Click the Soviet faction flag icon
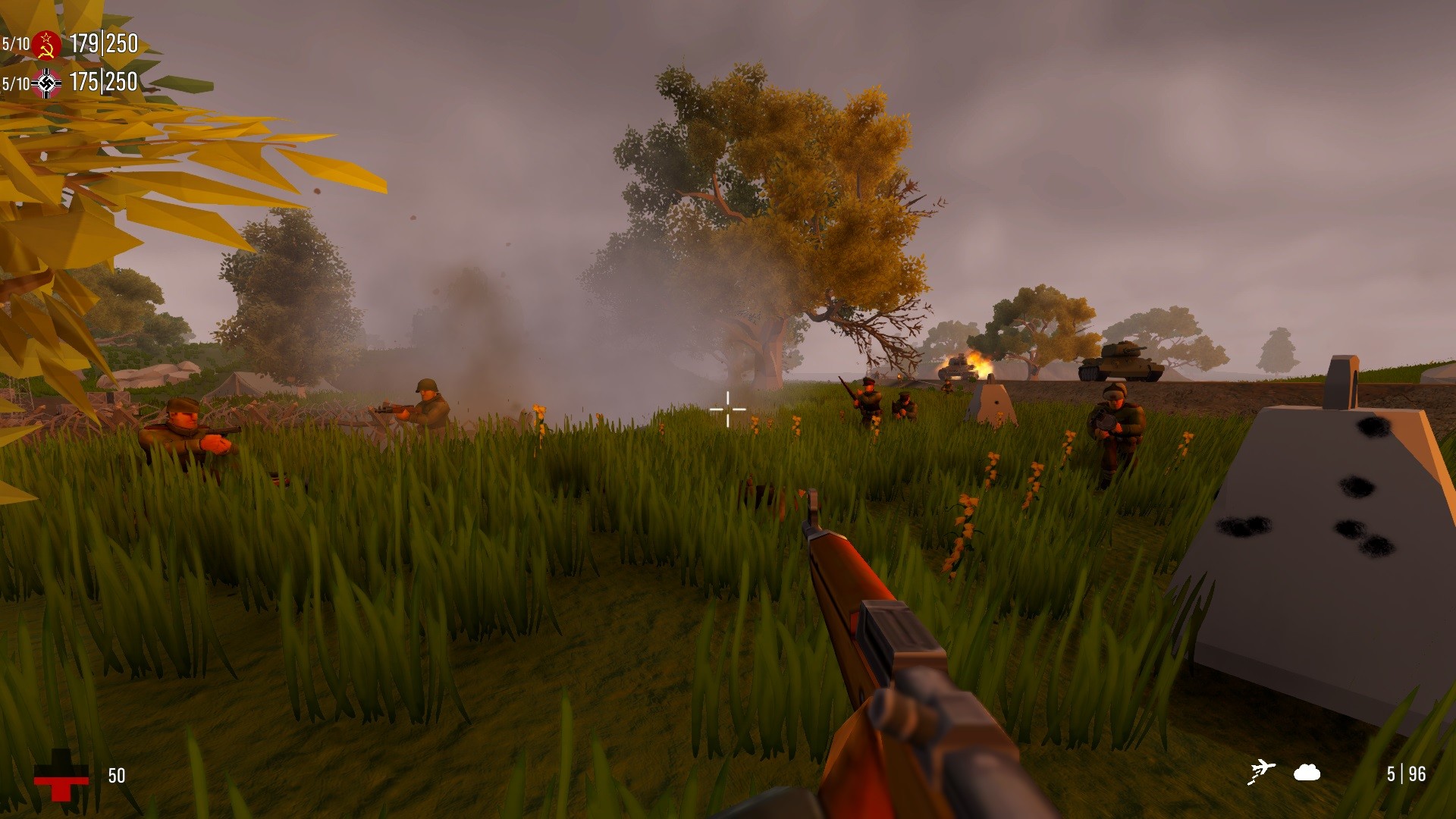The image size is (1456, 819). pyautogui.click(x=45, y=44)
